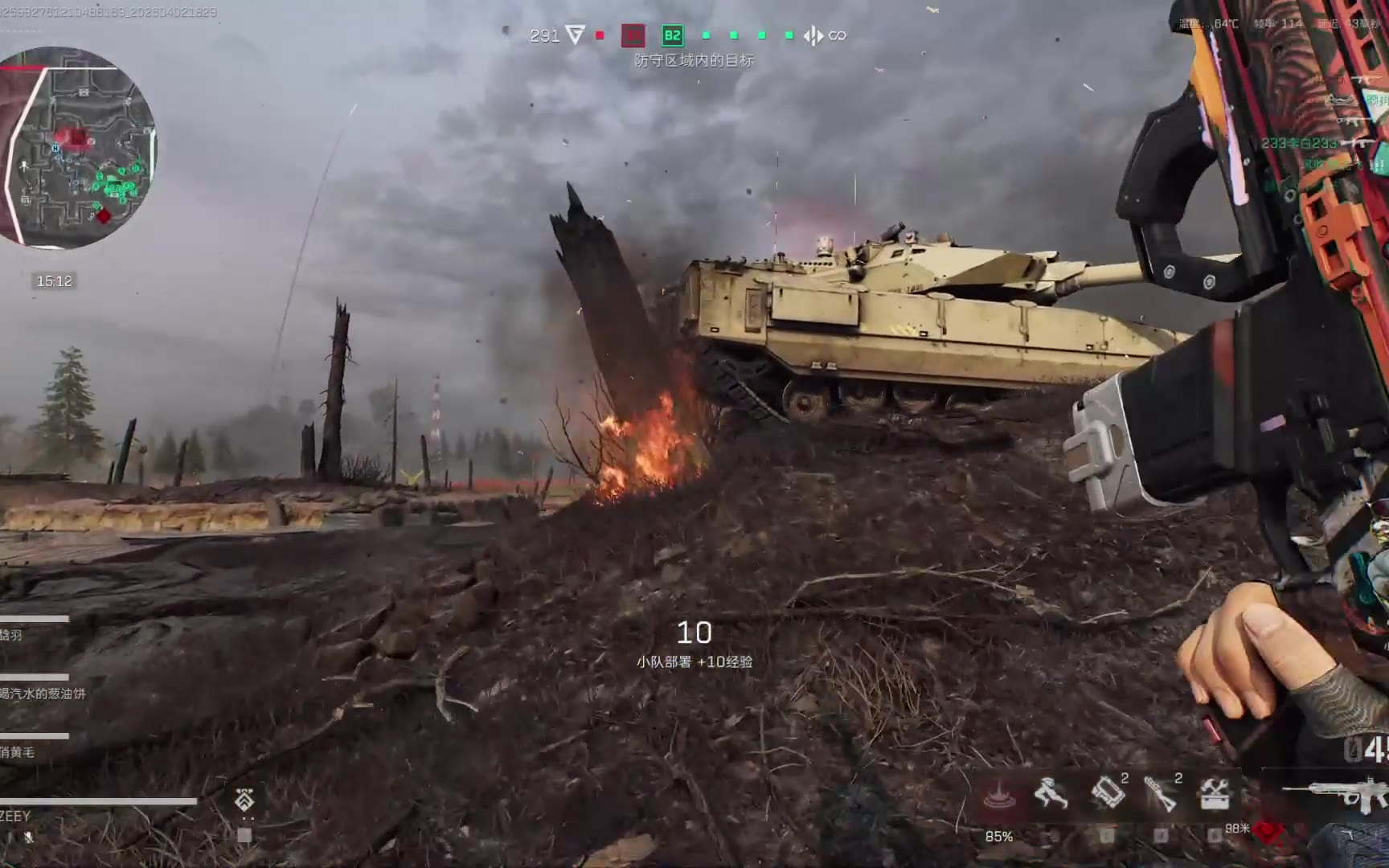Choose the sprinting soldier ability icon
The width and height of the screenshot is (1389, 868).
tap(1051, 794)
